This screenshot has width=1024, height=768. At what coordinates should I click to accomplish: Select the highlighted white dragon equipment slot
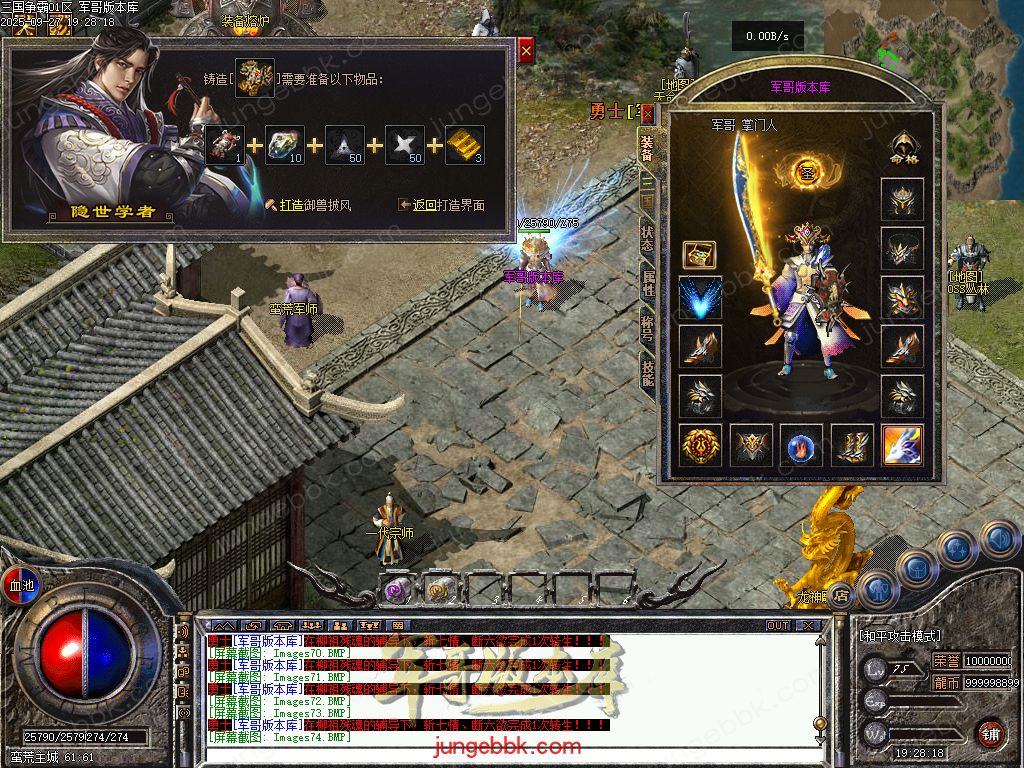(901, 445)
